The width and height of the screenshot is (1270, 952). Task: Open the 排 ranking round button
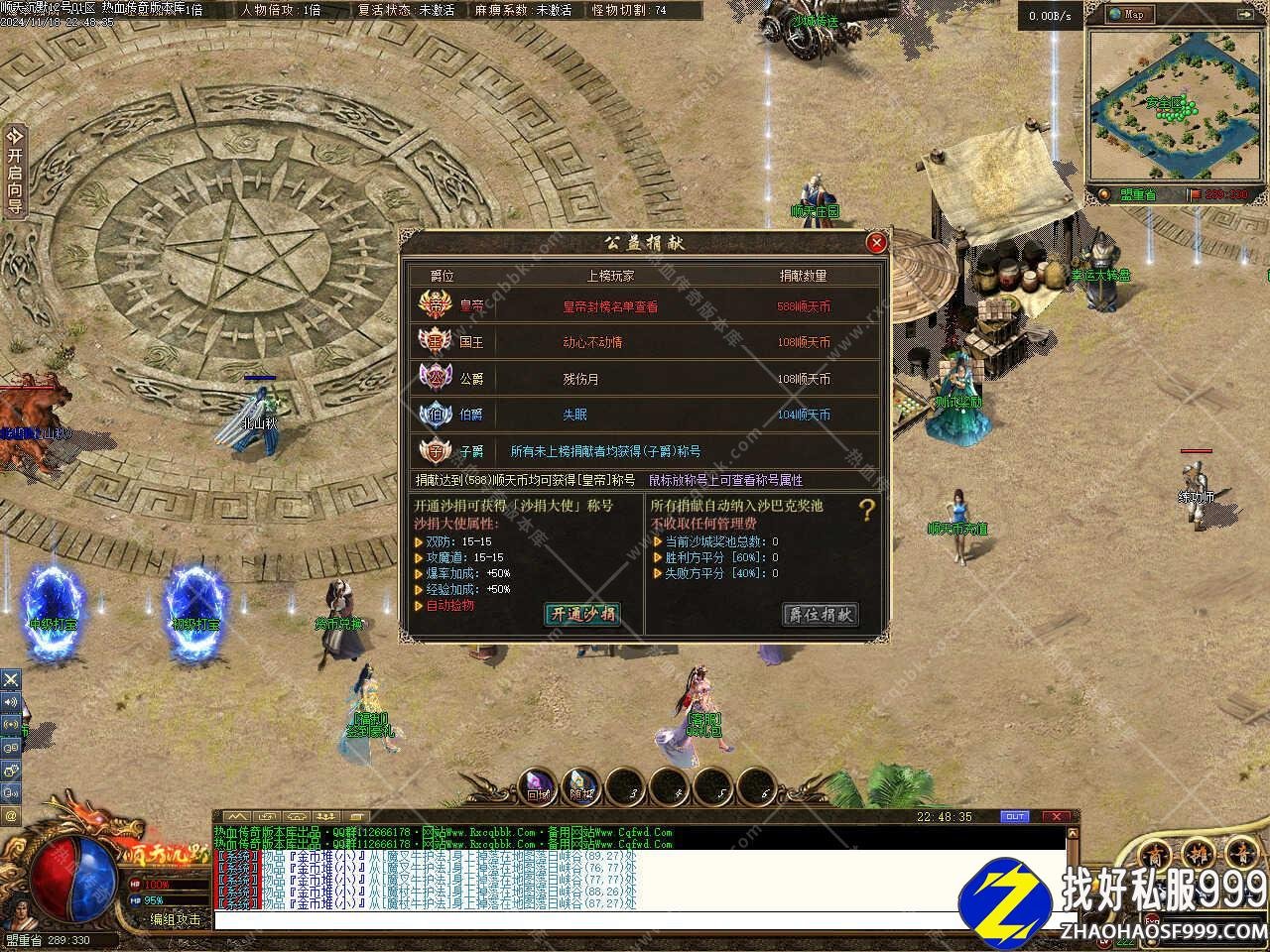tap(1198, 856)
